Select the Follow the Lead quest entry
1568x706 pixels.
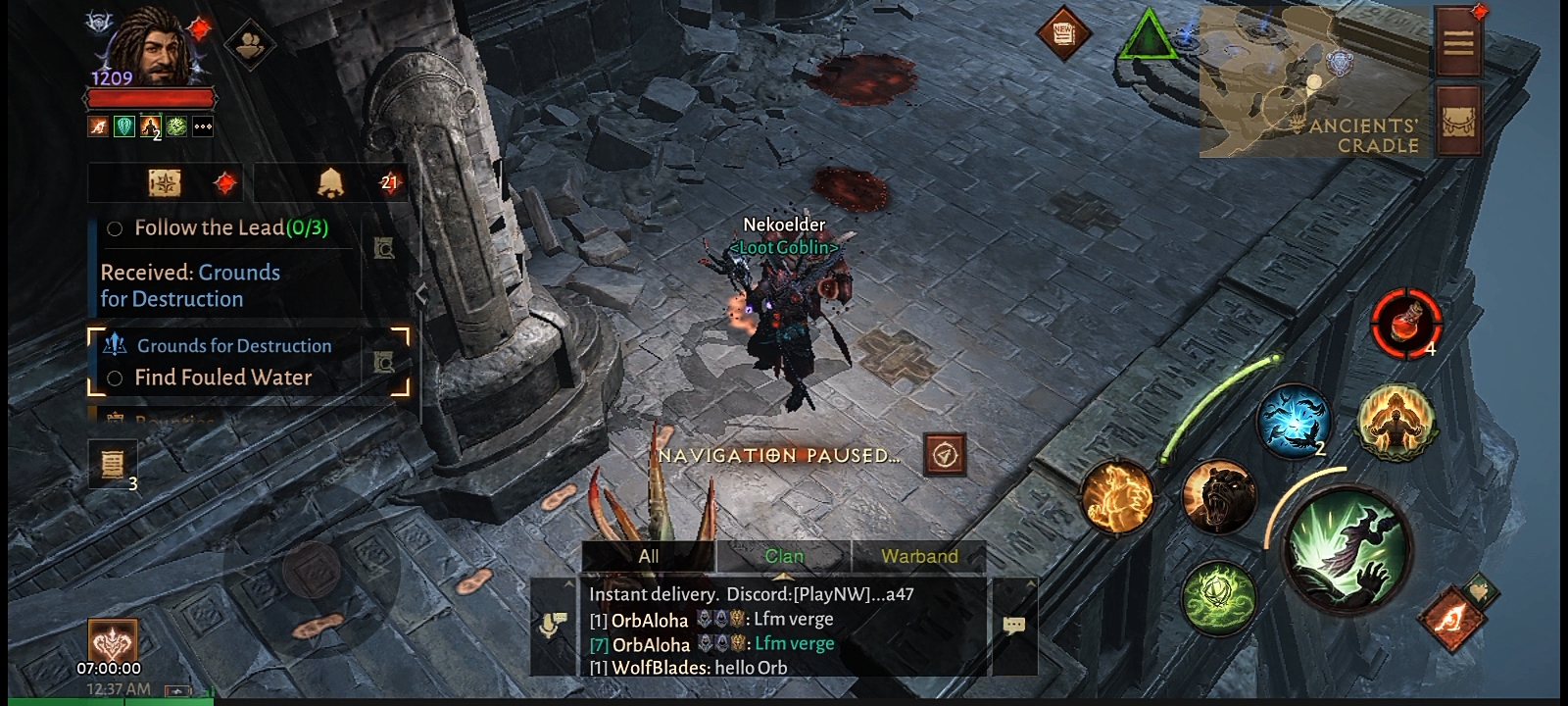[x=230, y=228]
